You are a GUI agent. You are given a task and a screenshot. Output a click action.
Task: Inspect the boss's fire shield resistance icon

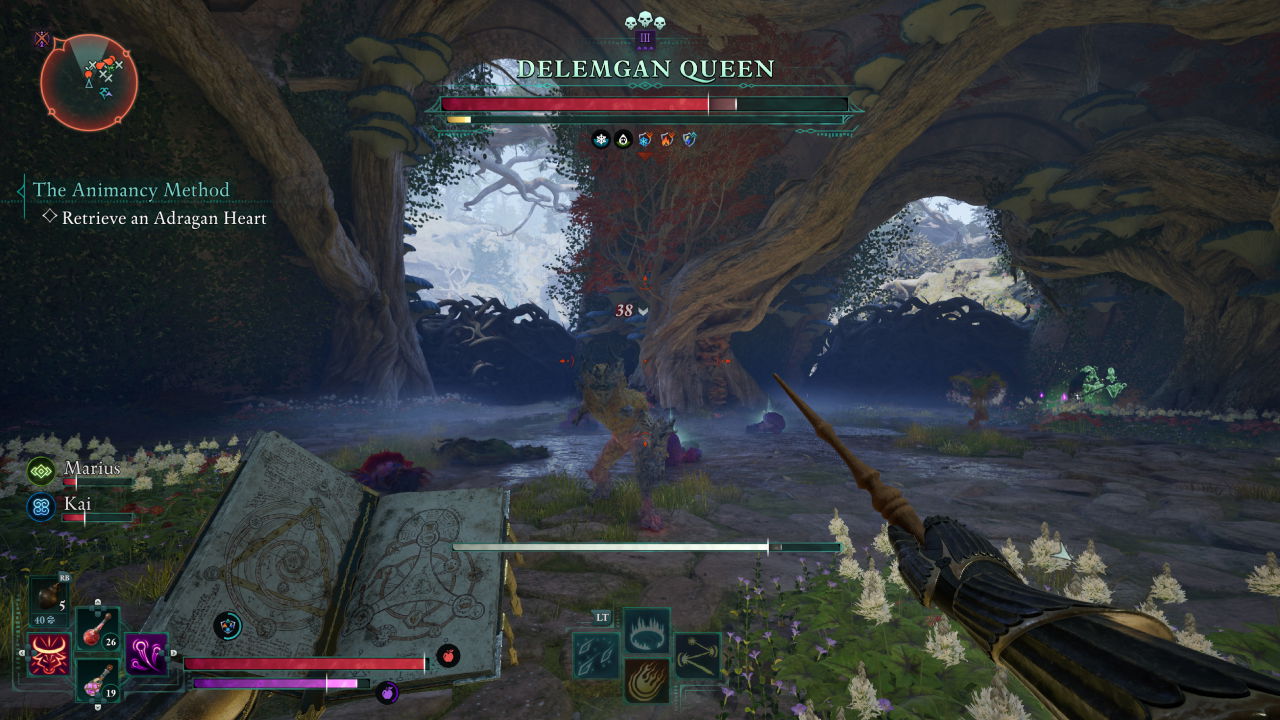point(667,140)
